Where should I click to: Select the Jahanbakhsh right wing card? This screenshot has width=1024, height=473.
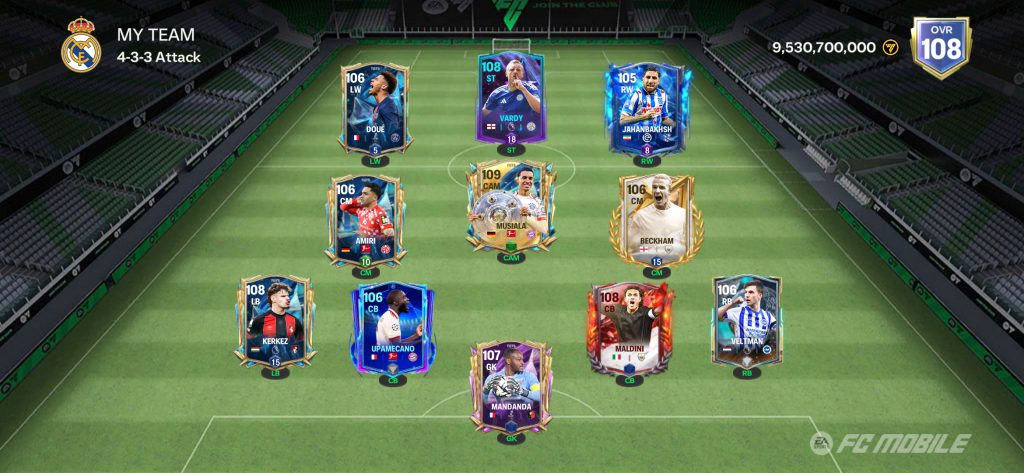coord(645,108)
